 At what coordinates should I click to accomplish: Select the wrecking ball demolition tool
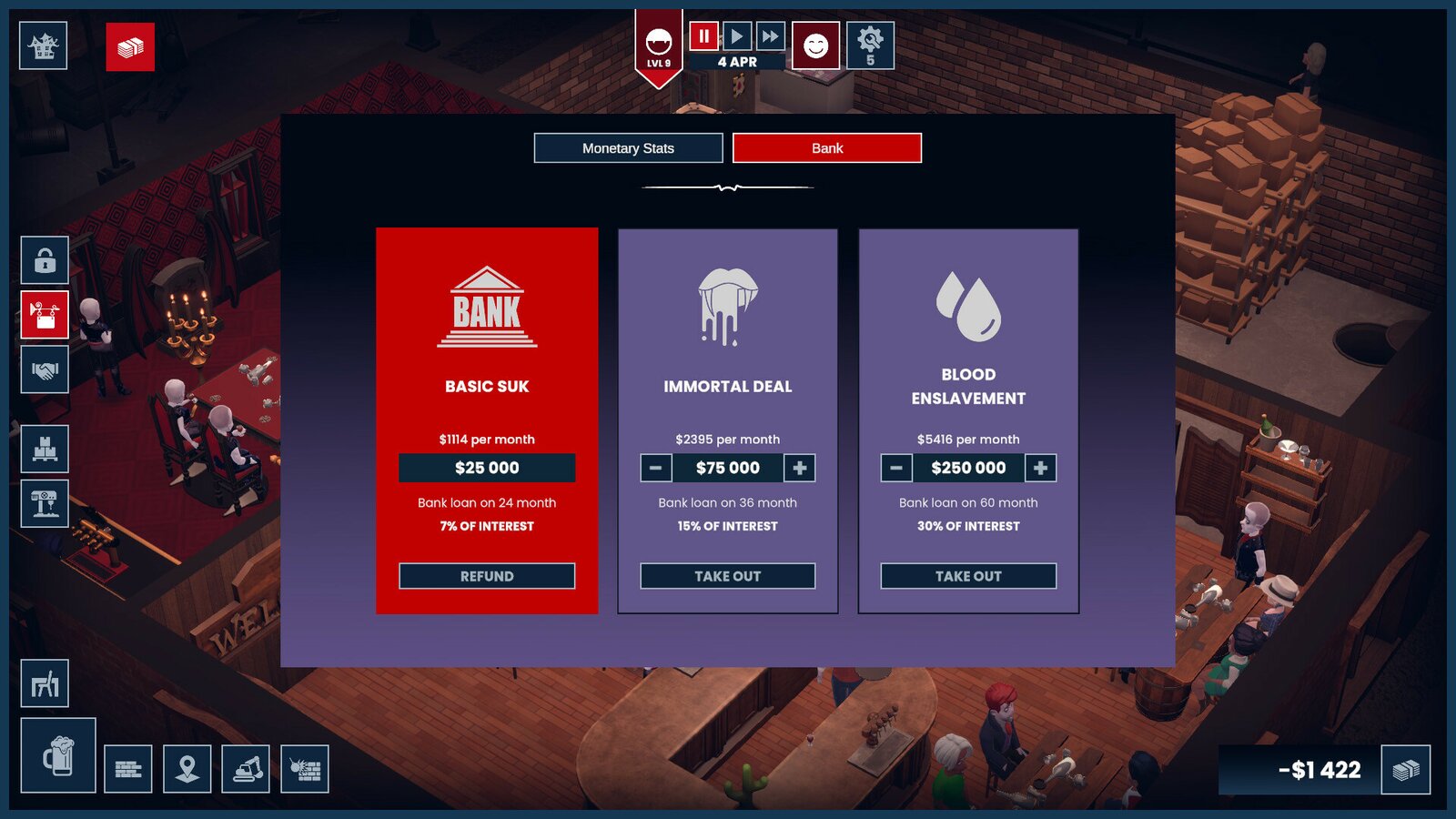[x=304, y=769]
